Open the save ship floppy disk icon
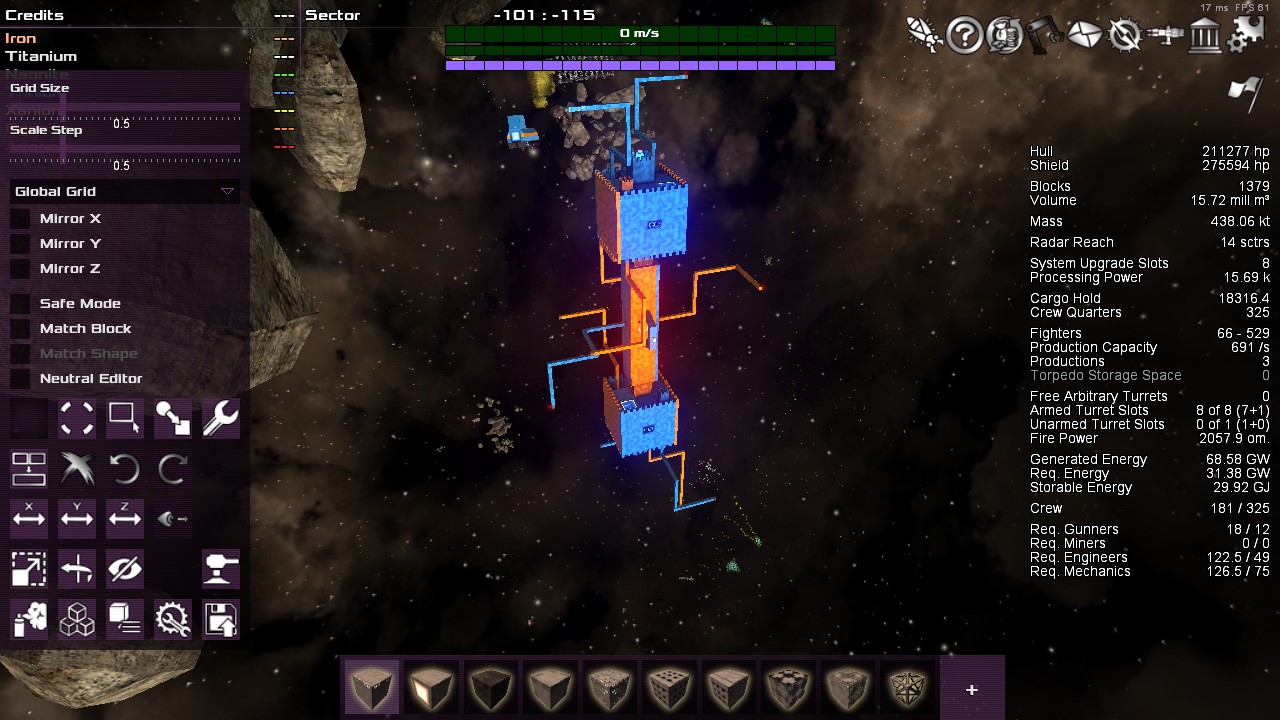Viewport: 1280px width, 720px height. click(x=220, y=619)
